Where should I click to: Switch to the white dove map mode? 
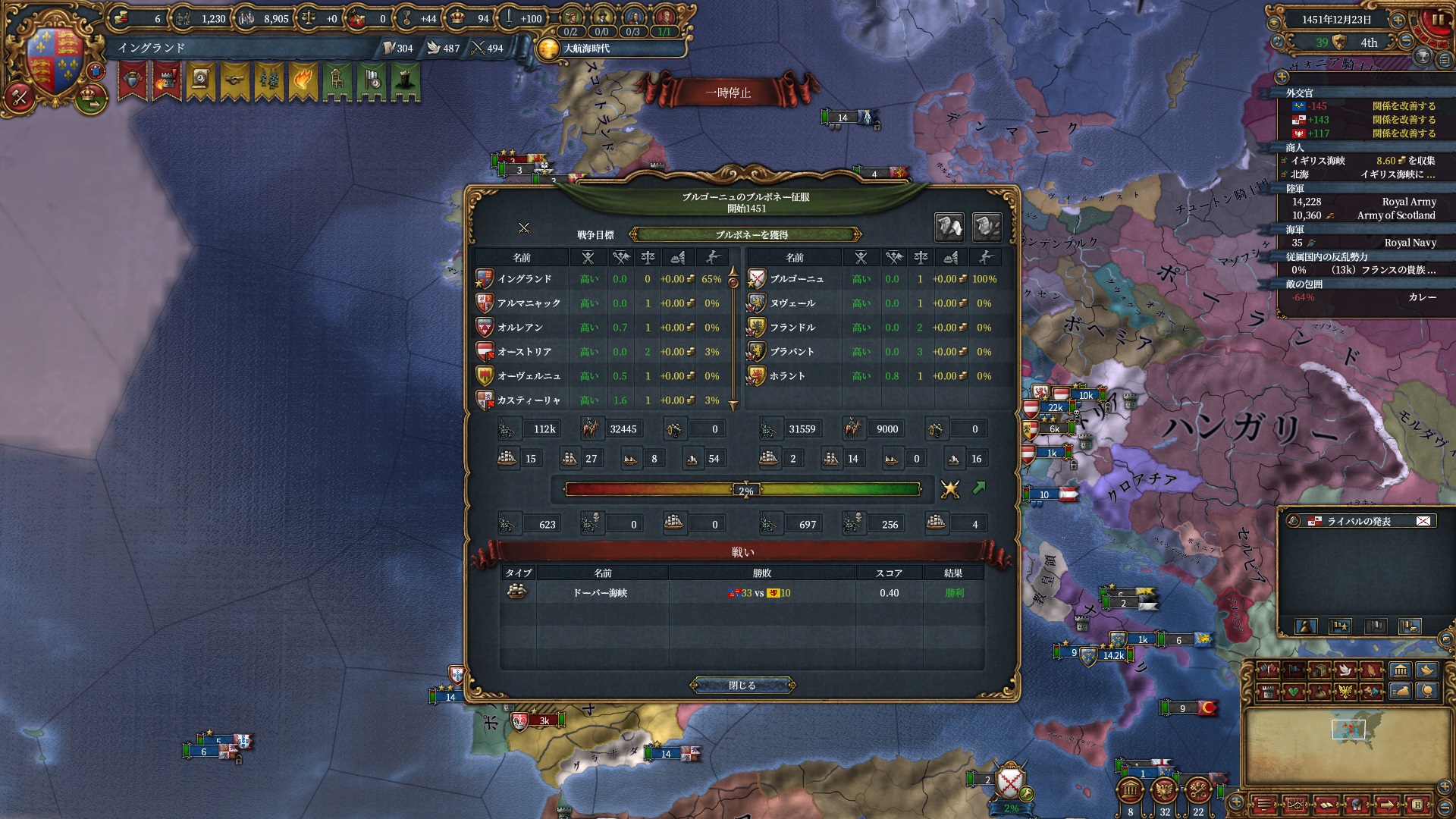click(1345, 670)
